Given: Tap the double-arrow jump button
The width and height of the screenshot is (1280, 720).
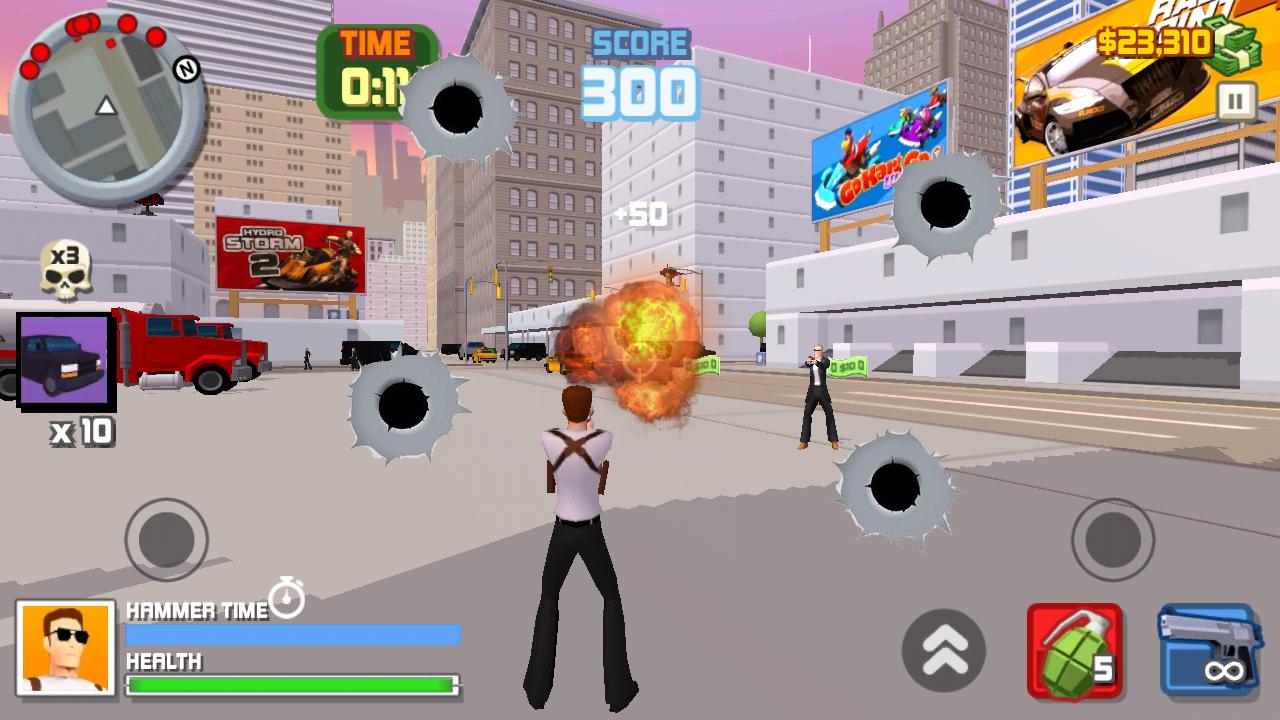Looking at the screenshot, I should pyautogui.click(x=944, y=651).
